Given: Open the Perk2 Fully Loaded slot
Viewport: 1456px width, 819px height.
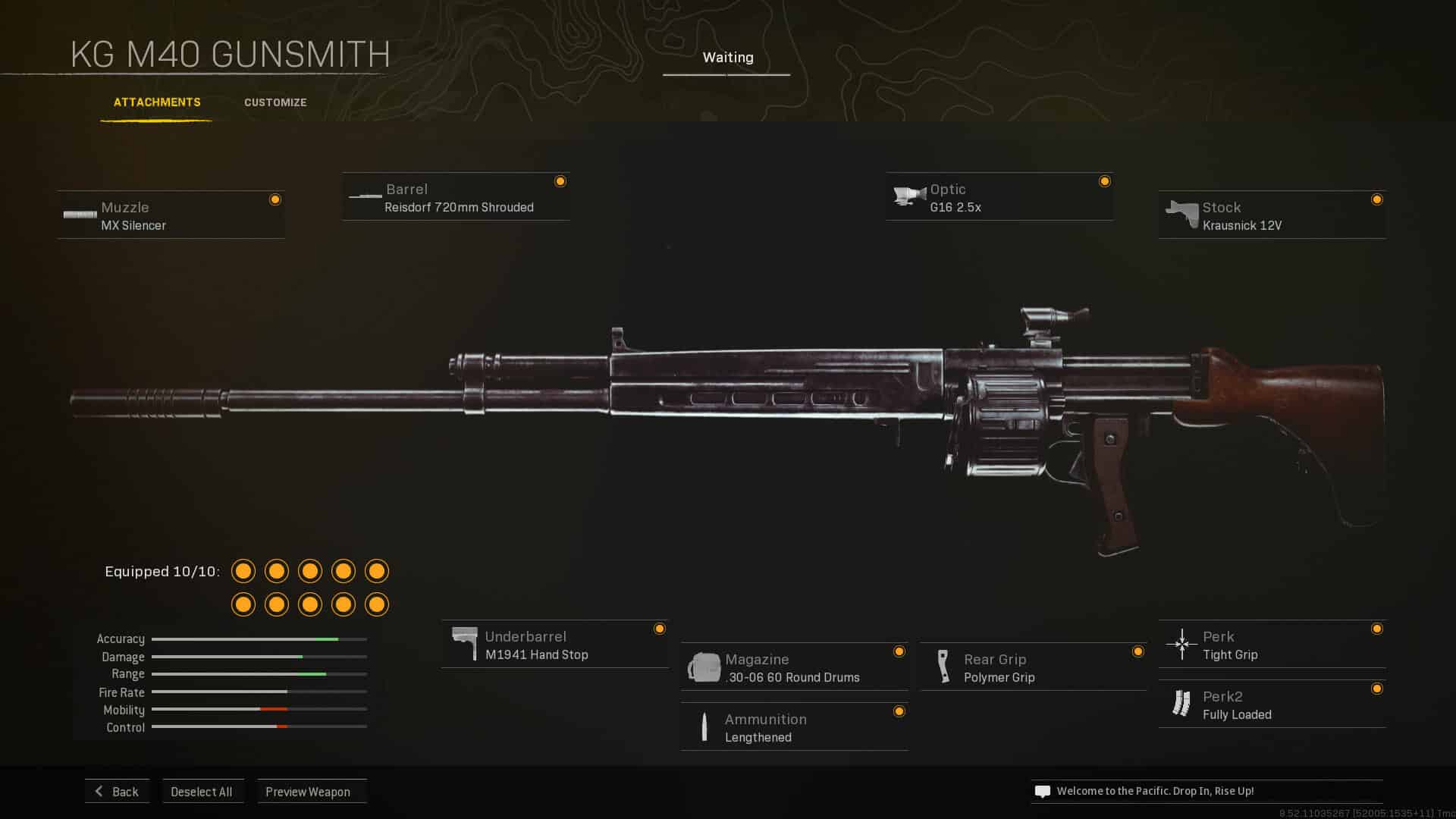Looking at the screenshot, I should 1272,704.
